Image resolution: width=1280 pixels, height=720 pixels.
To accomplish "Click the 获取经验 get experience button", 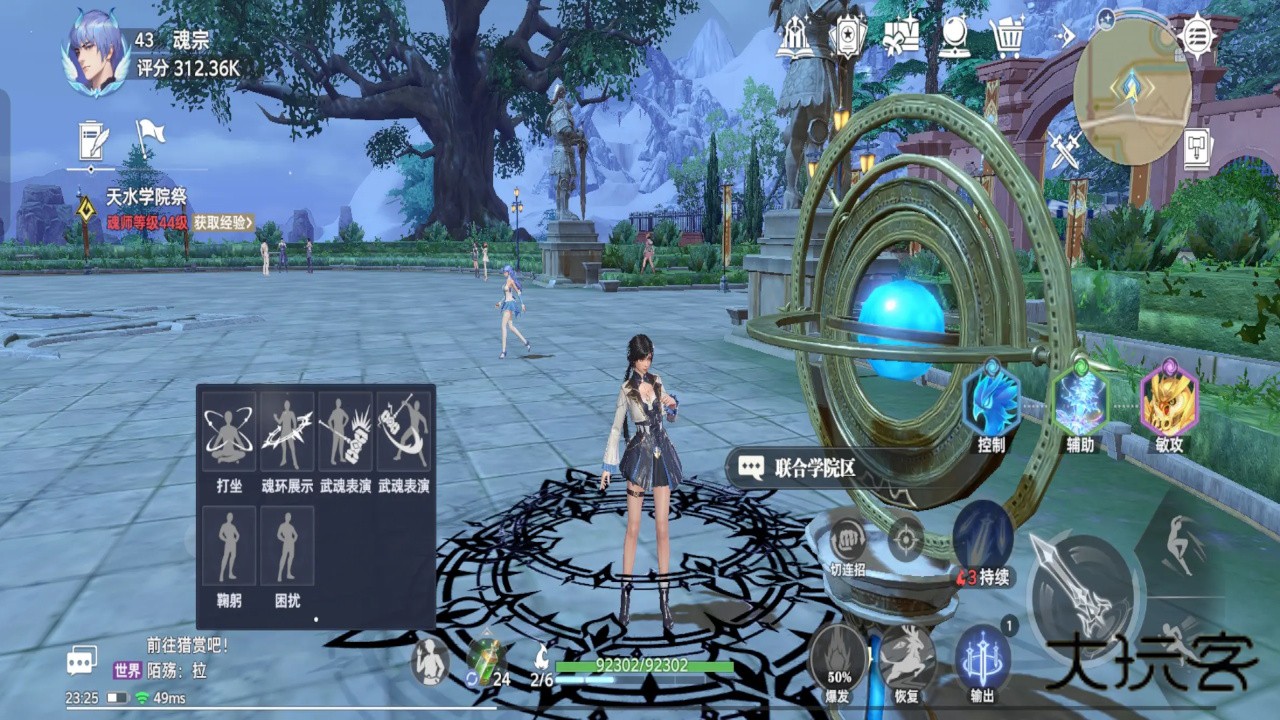I will [223, 222].
